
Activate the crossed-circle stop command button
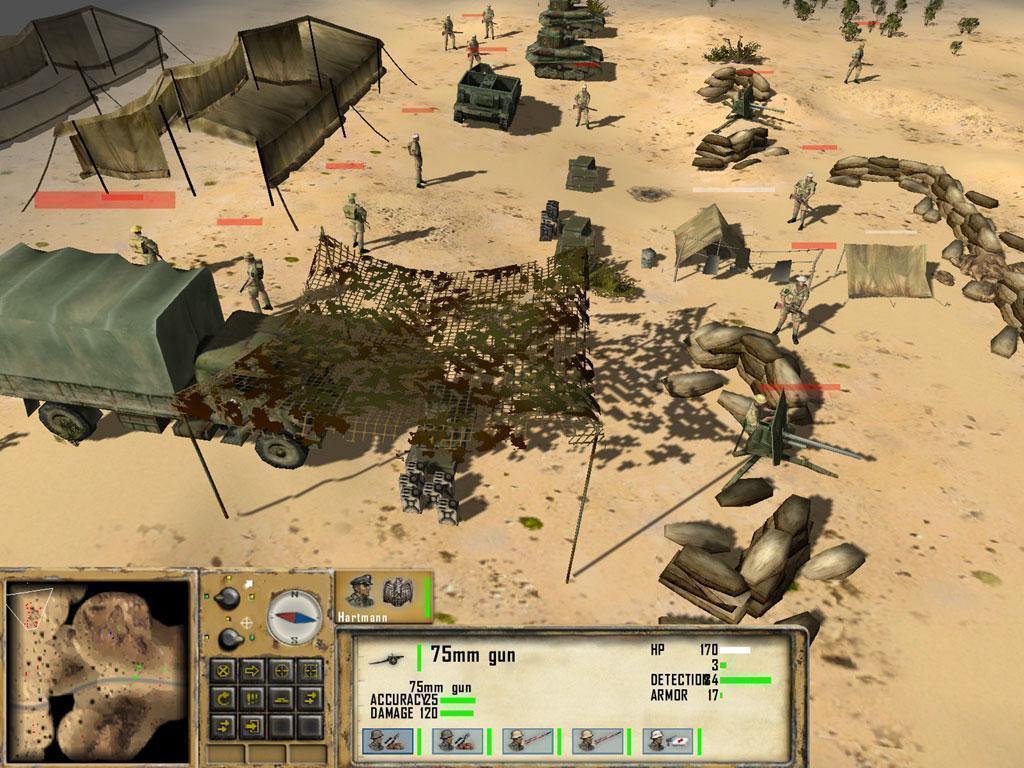[224, 670]
